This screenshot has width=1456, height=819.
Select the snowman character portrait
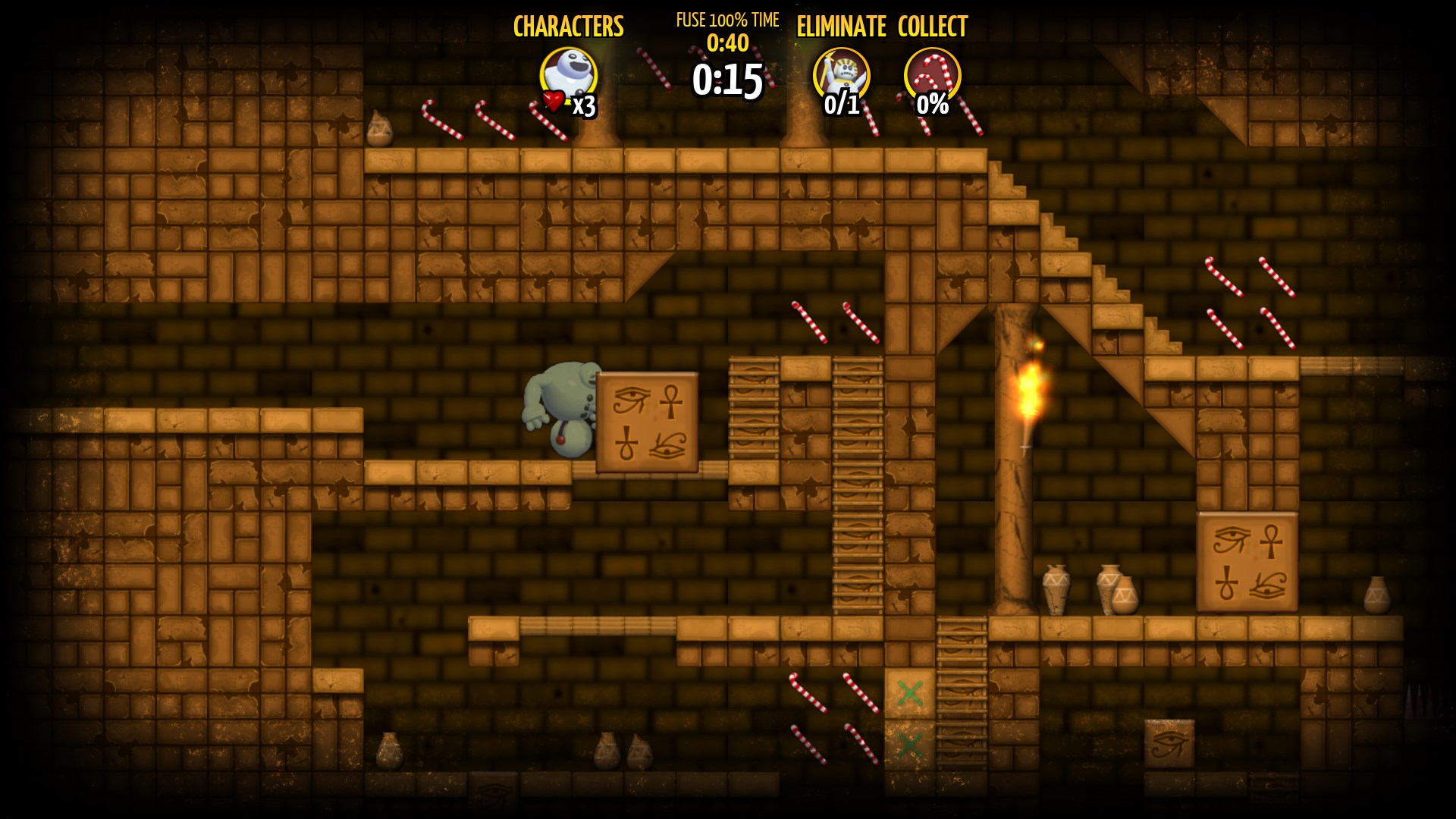point(568,76)
